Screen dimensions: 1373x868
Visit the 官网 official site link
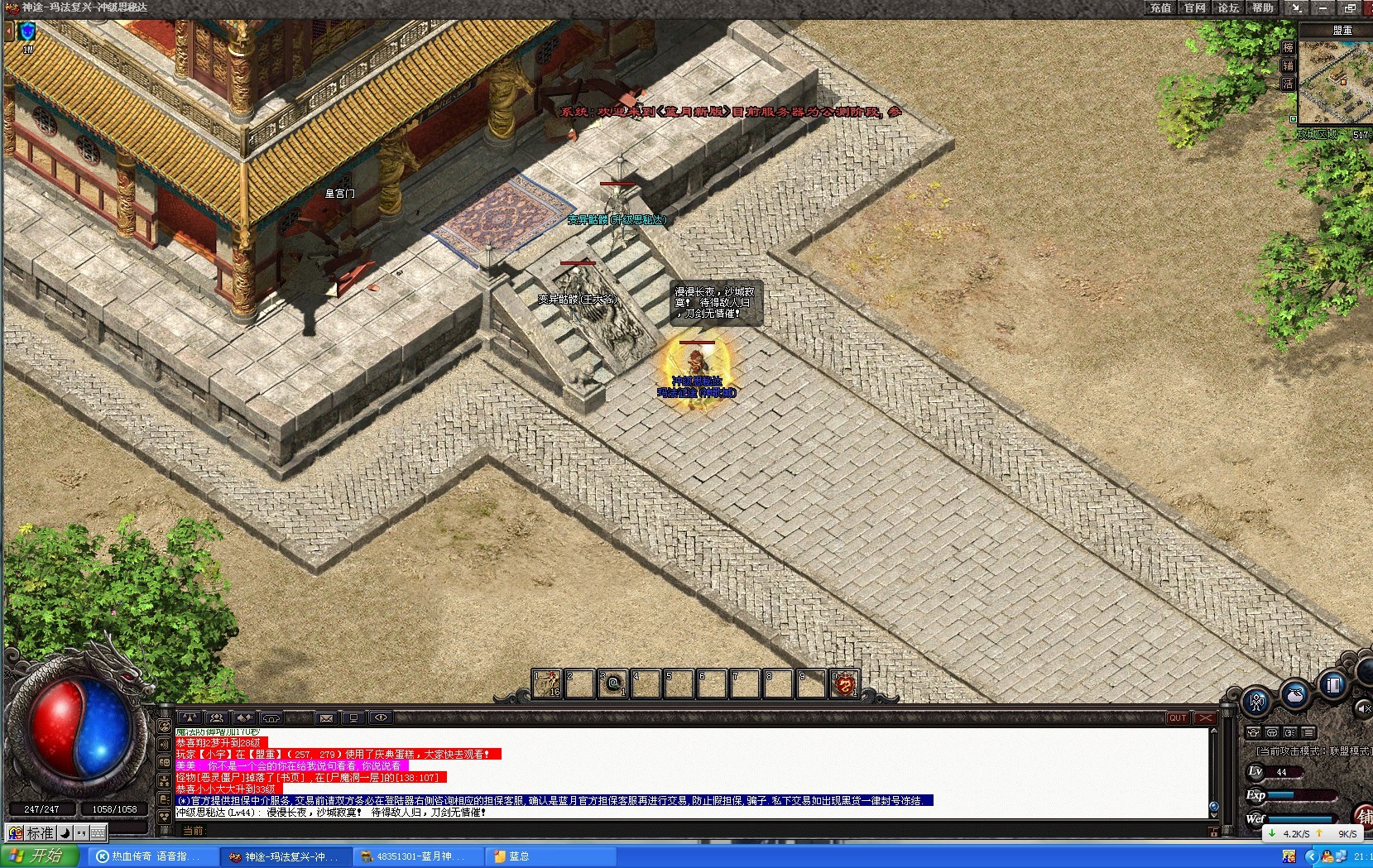(x=1194, y=8)
